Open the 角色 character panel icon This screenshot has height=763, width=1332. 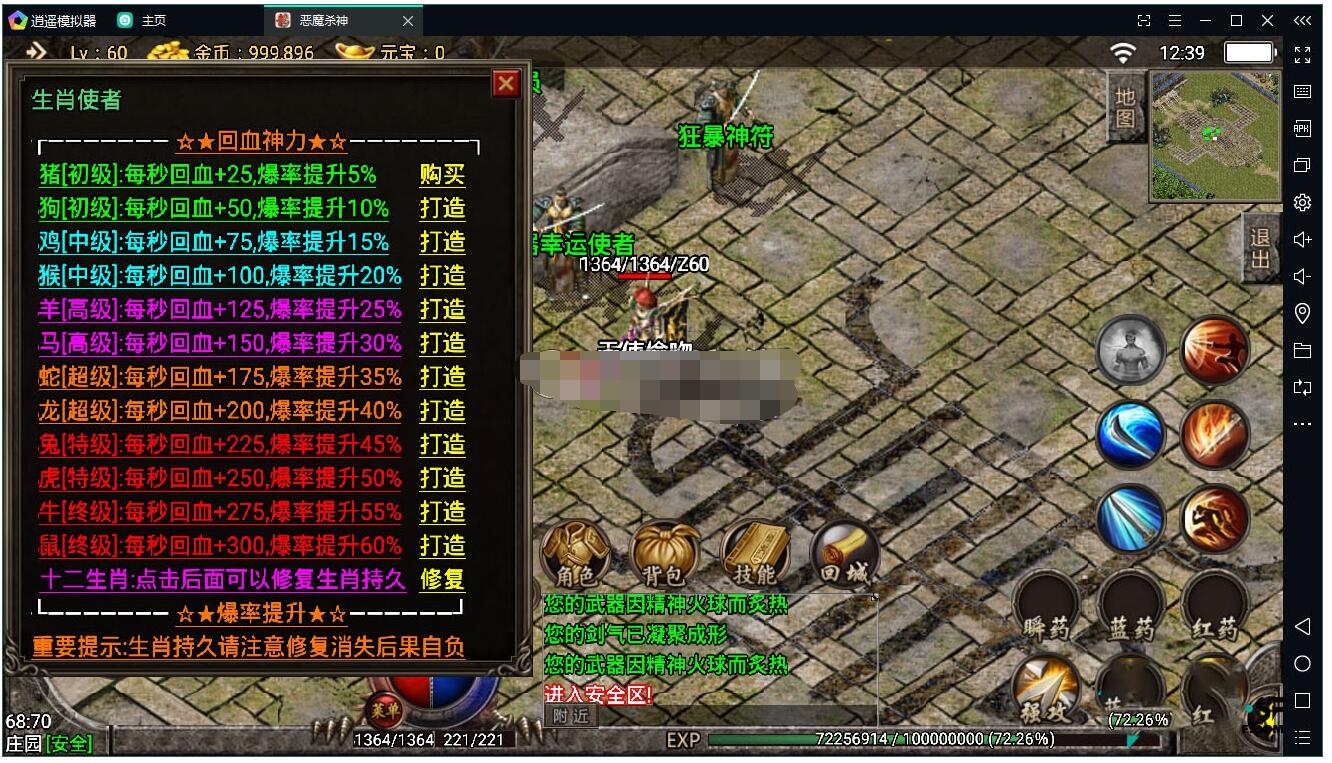click(x=574, y=550)
